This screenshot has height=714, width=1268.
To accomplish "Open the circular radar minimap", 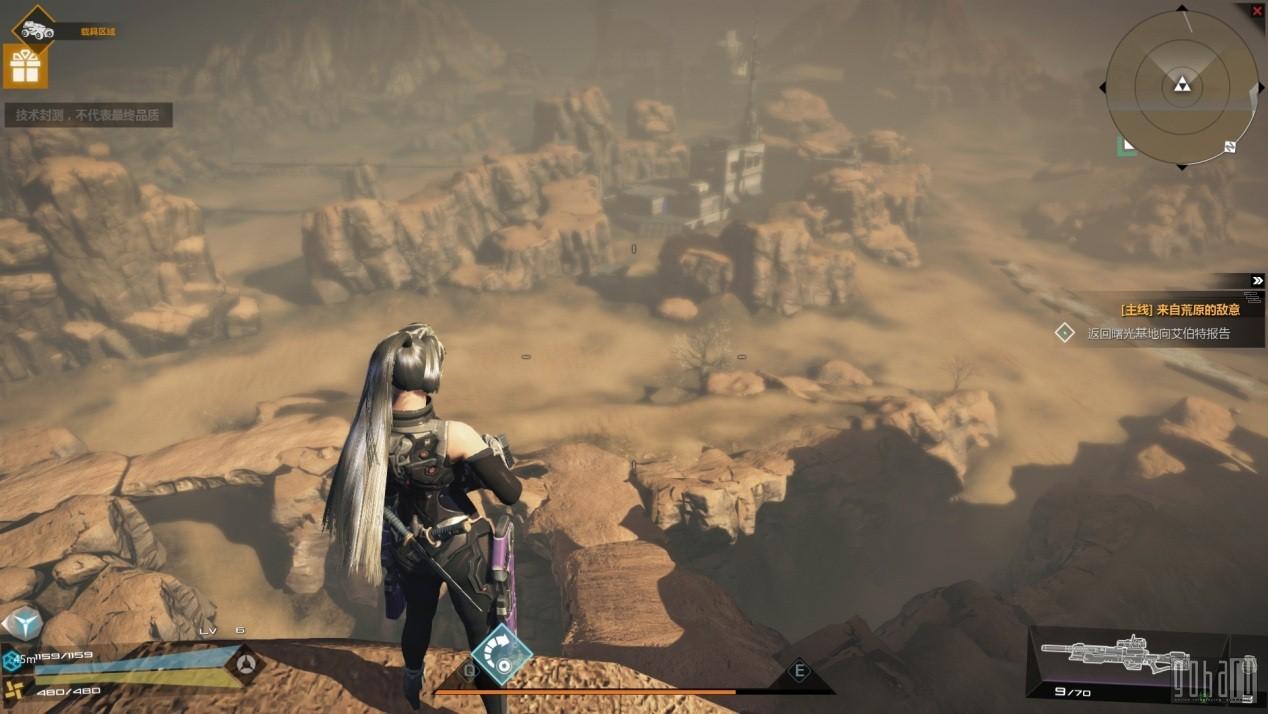I will click(x=1181, y=87).
